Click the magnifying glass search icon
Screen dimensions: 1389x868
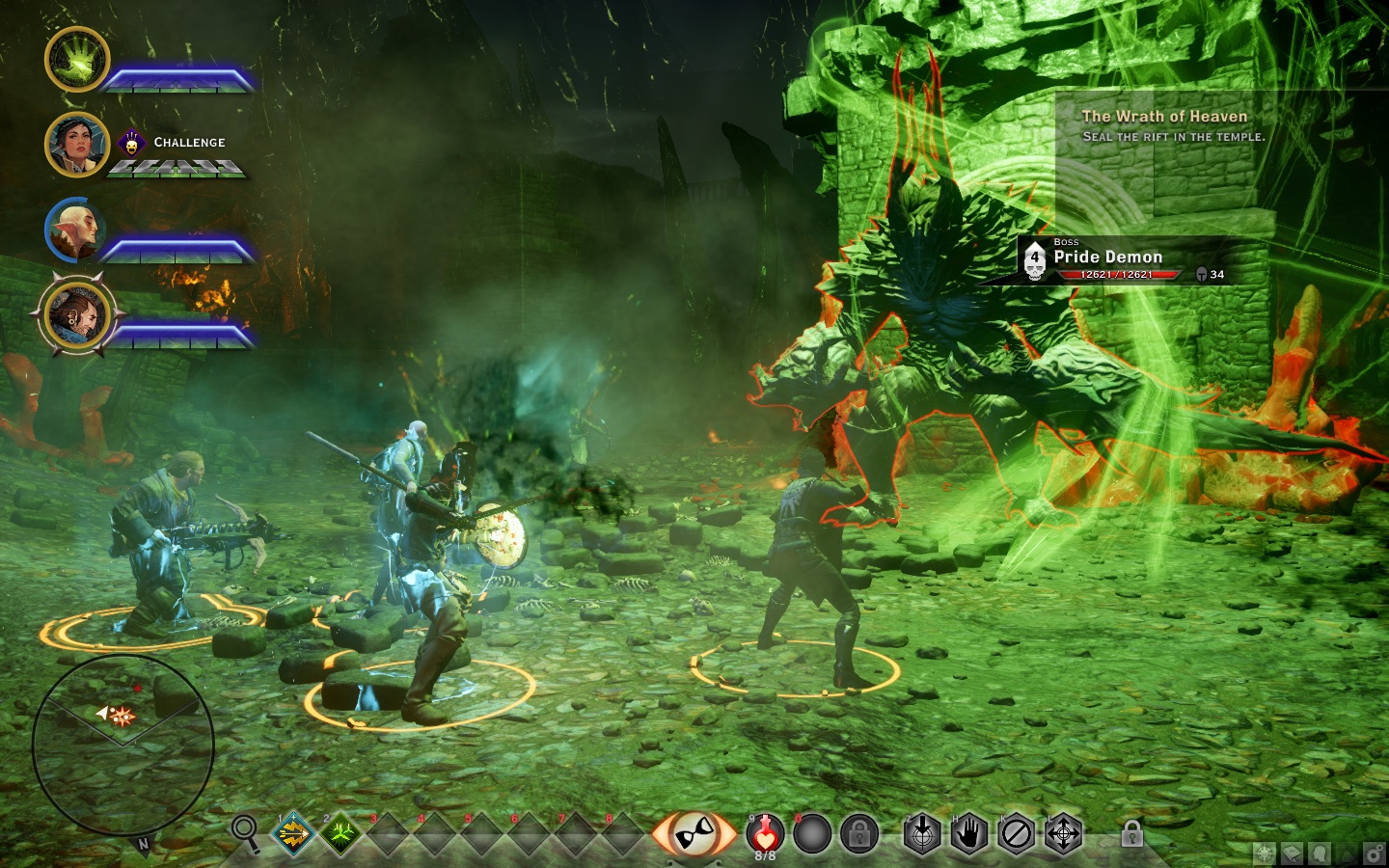pos(246,831)
